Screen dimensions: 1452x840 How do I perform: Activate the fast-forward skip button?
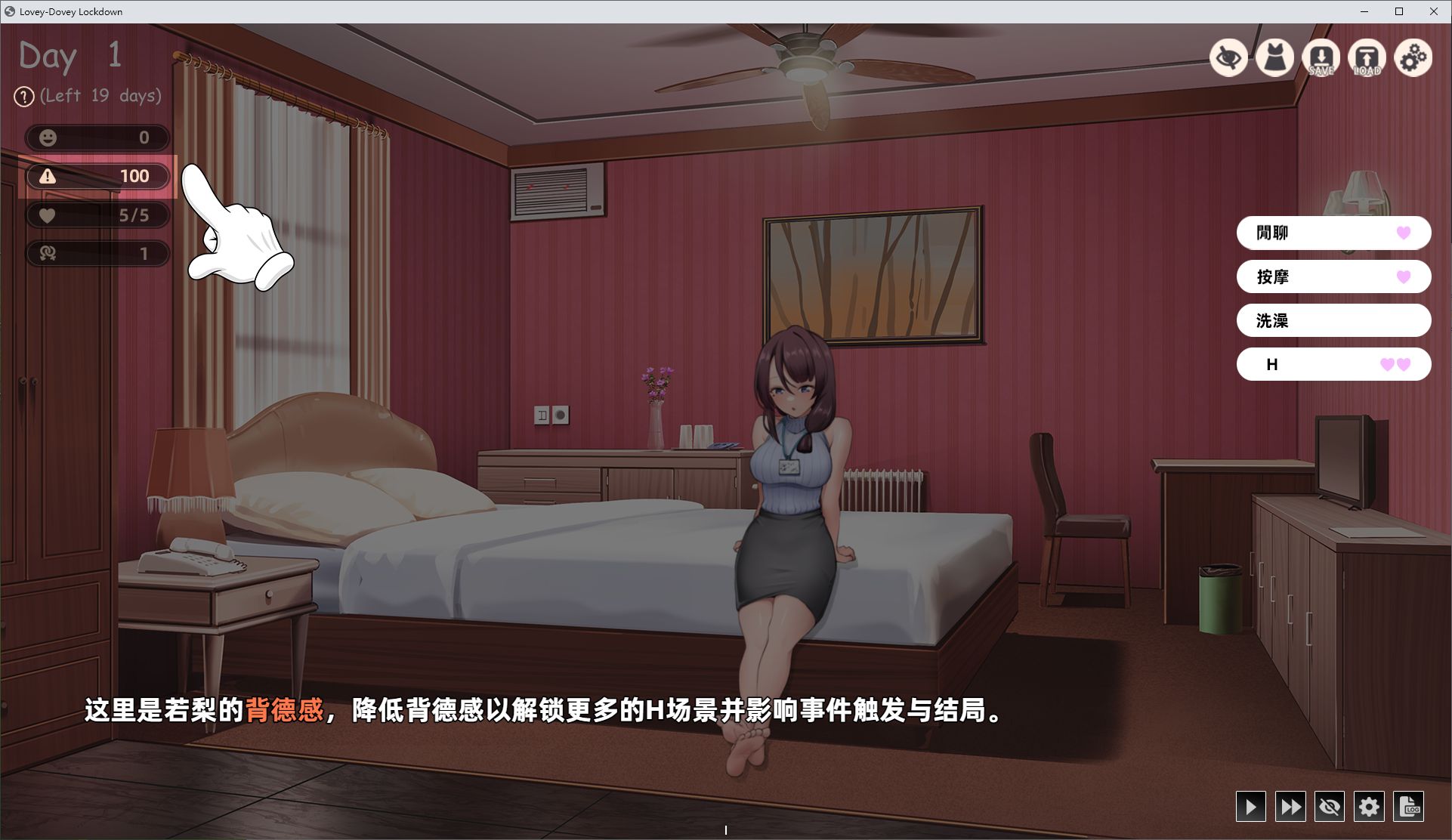1290,807
